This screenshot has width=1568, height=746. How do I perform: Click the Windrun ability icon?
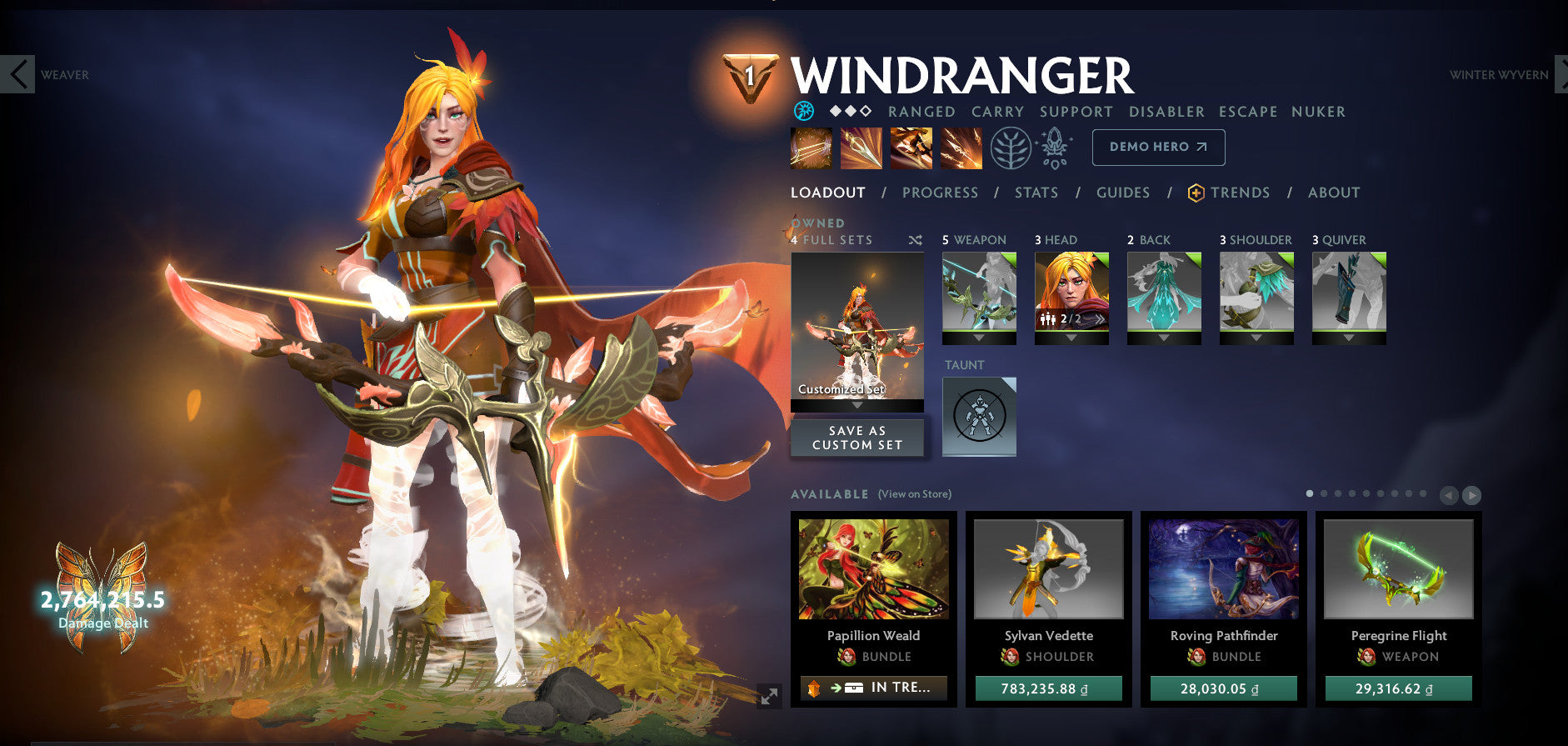click(911, 148)
